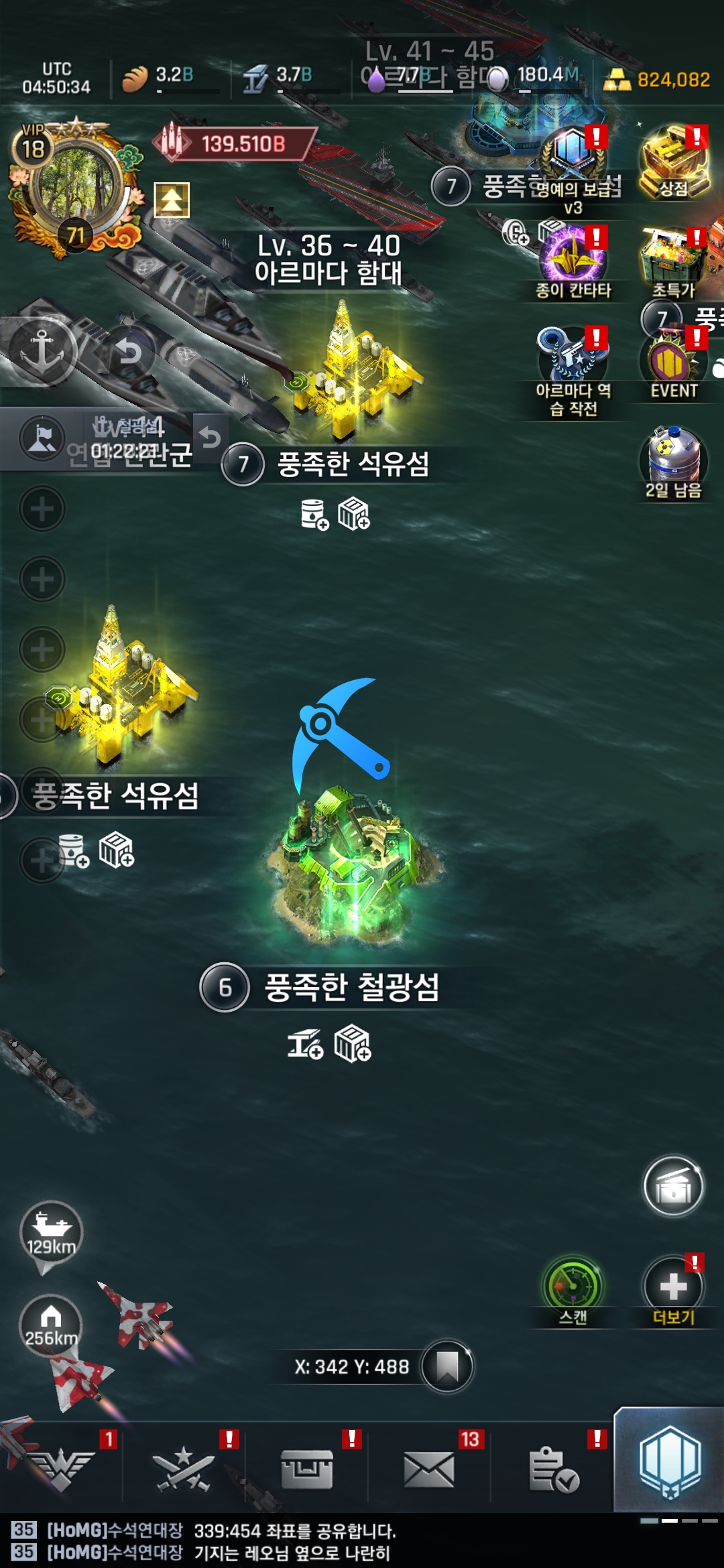Viewport: 724px width, 1568px height.
Task: Open the crossed swords battle menu
Action: (183, 1469)
